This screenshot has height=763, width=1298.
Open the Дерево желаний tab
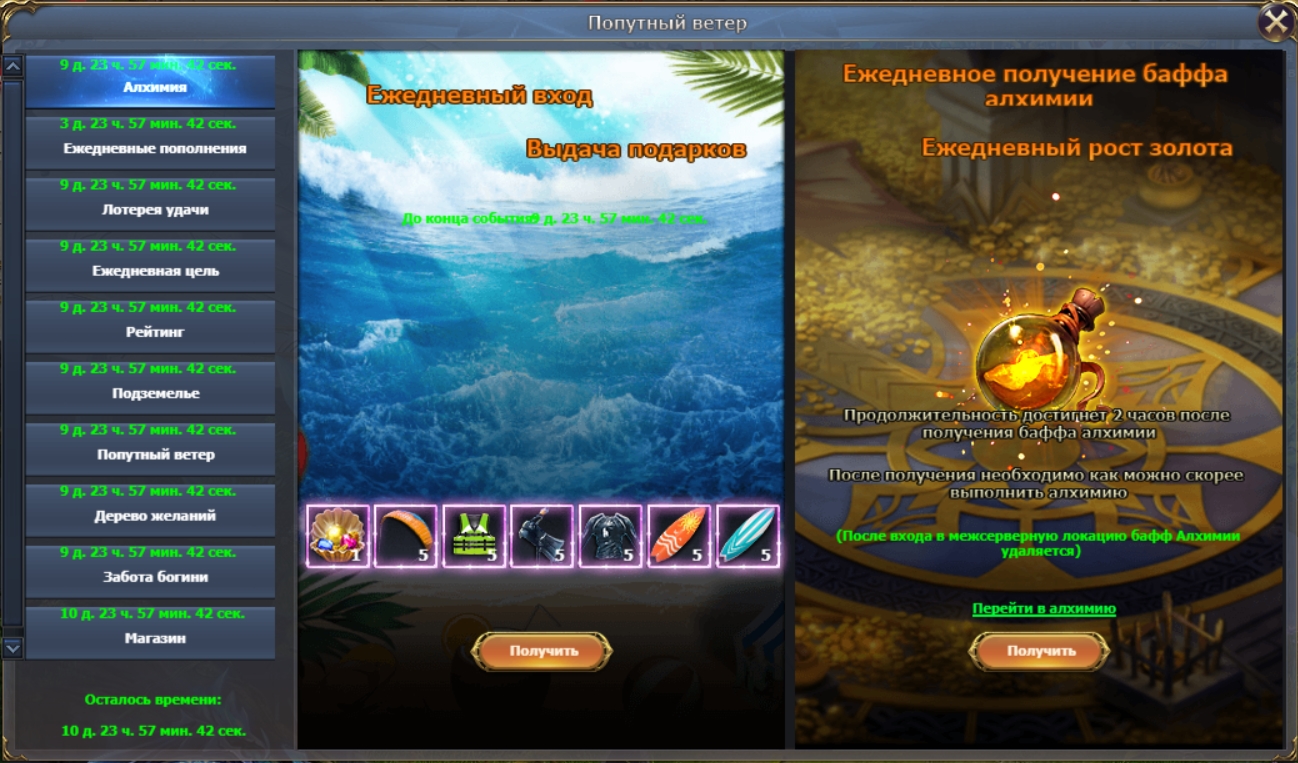coord(150,510)
